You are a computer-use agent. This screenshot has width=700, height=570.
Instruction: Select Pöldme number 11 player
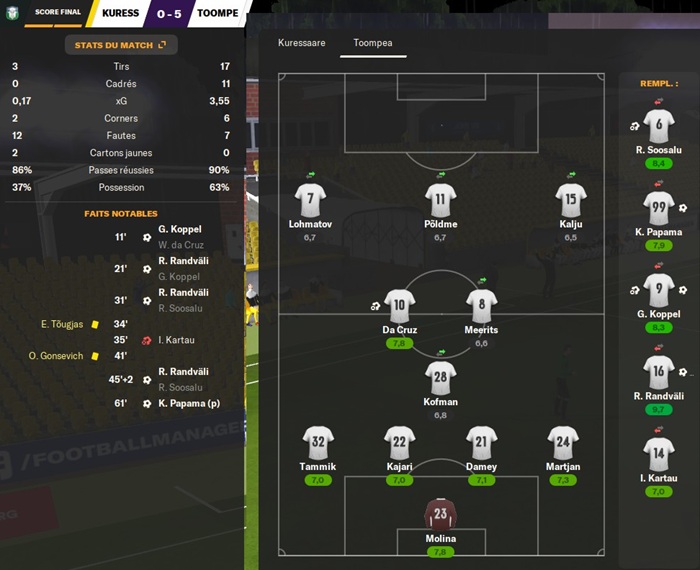tap(440, 199)
